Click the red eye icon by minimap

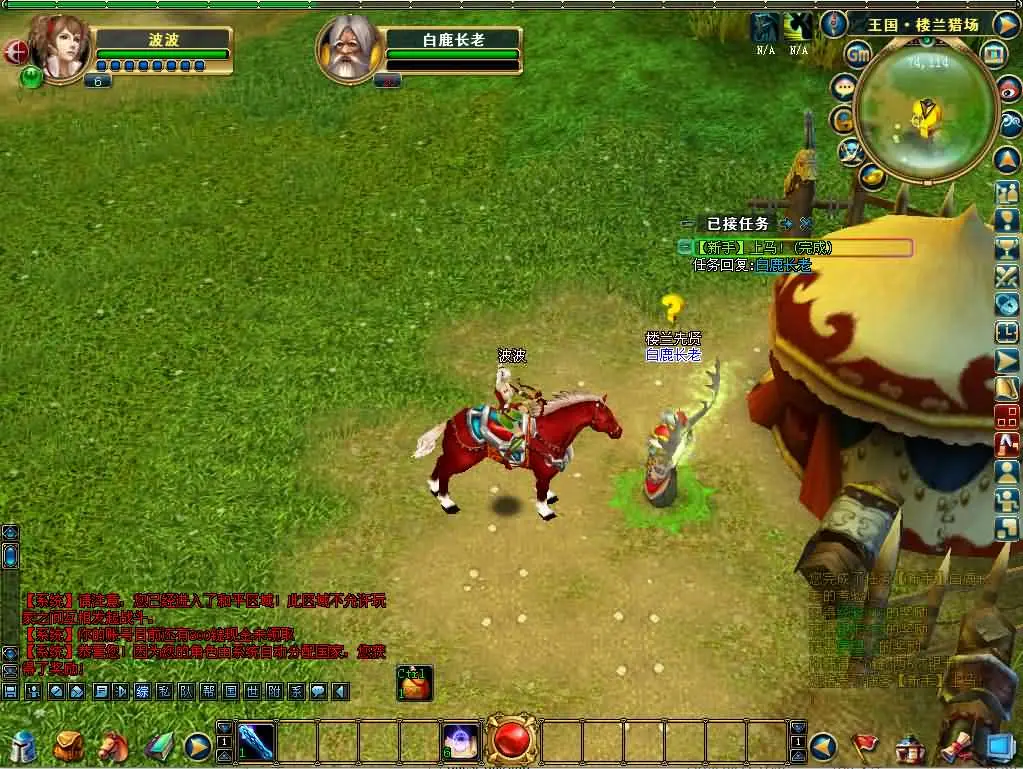click(x=1010, y=90)
